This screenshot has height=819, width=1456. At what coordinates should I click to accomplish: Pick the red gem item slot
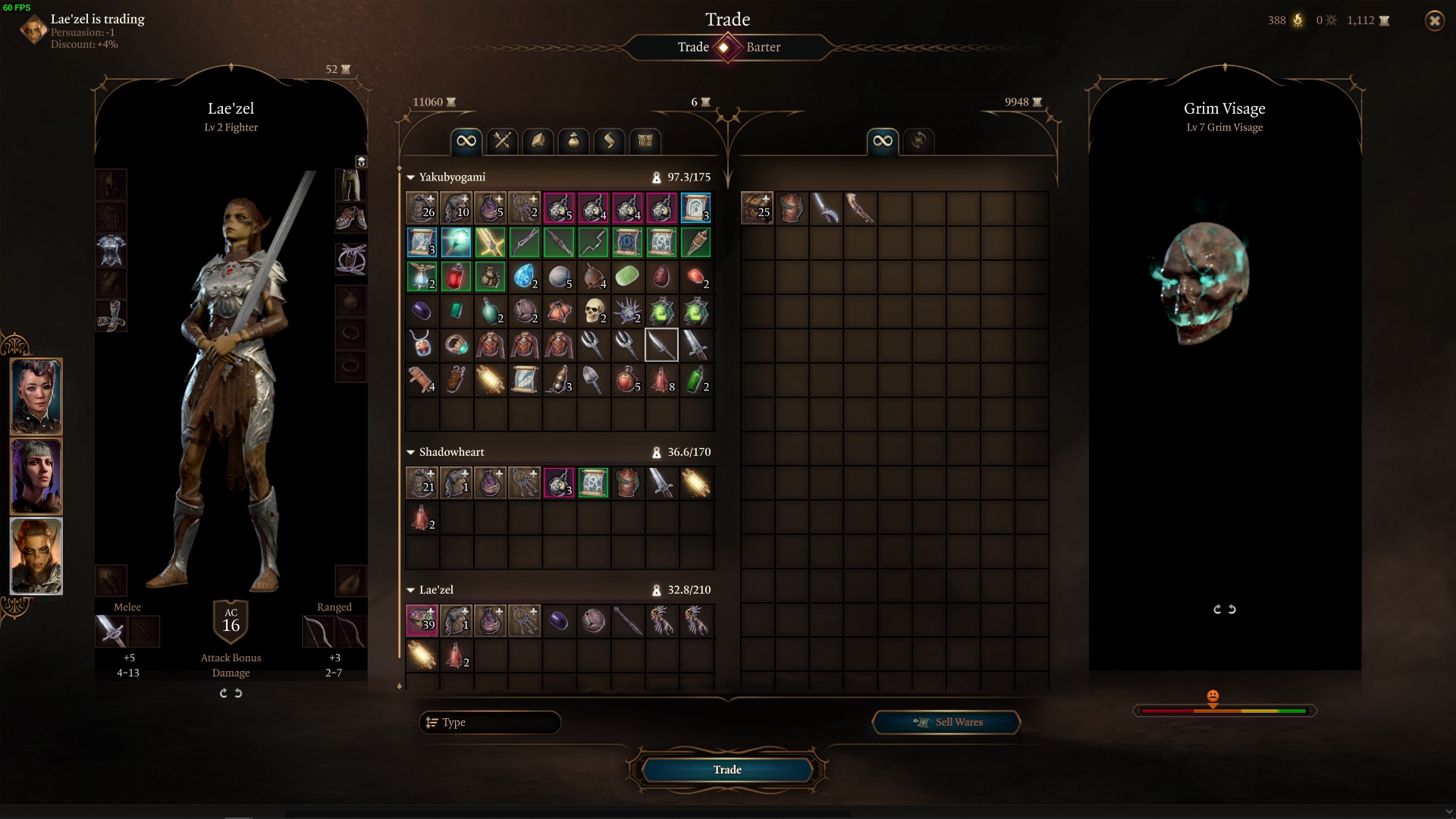click(x=456, y=277)
